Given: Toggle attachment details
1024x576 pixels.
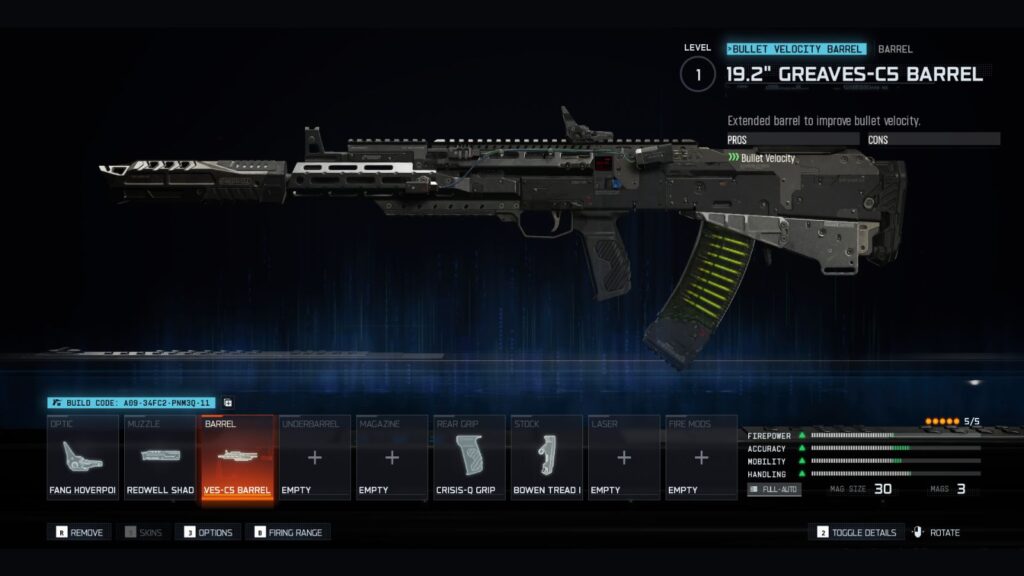Looking at the screenshot, I should (857, 532).
